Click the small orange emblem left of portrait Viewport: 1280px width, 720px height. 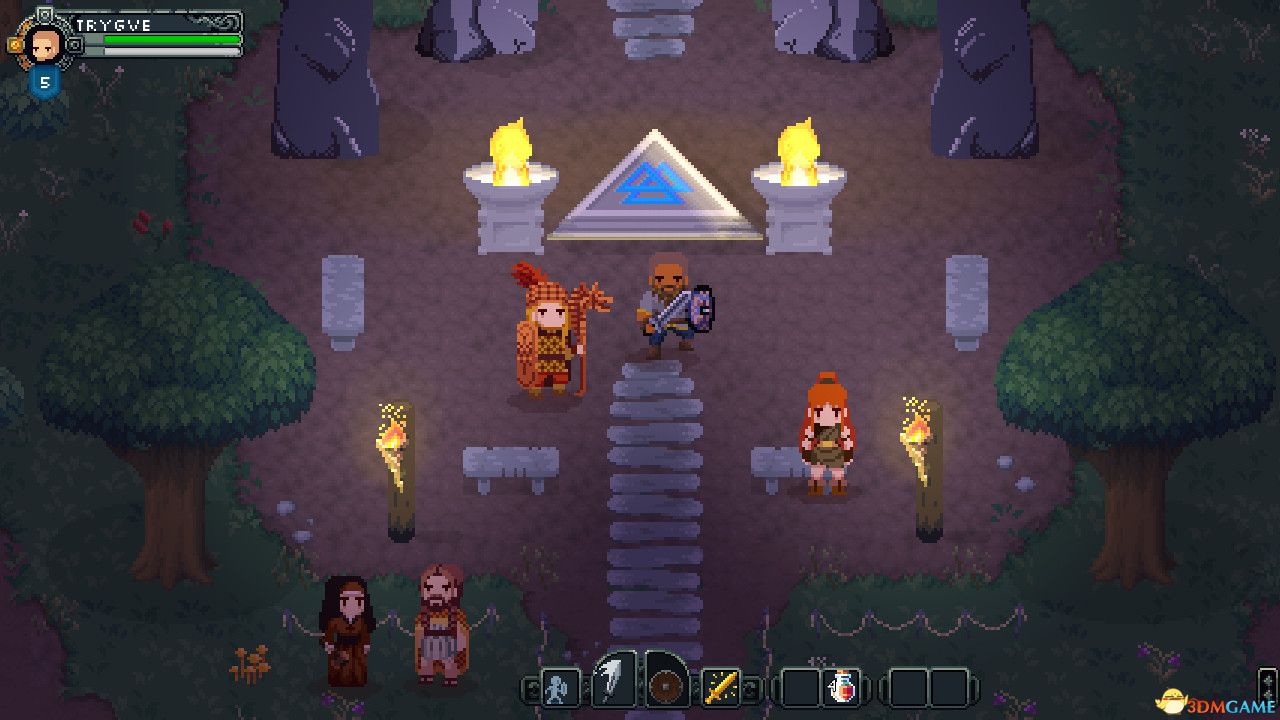click(x=13, y=43)
